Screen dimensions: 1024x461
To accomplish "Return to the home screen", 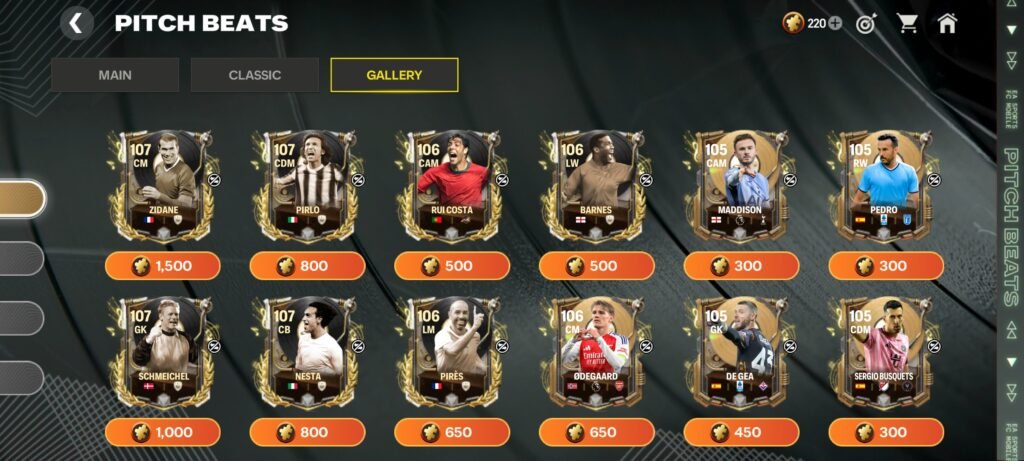I will click(947, 24).
